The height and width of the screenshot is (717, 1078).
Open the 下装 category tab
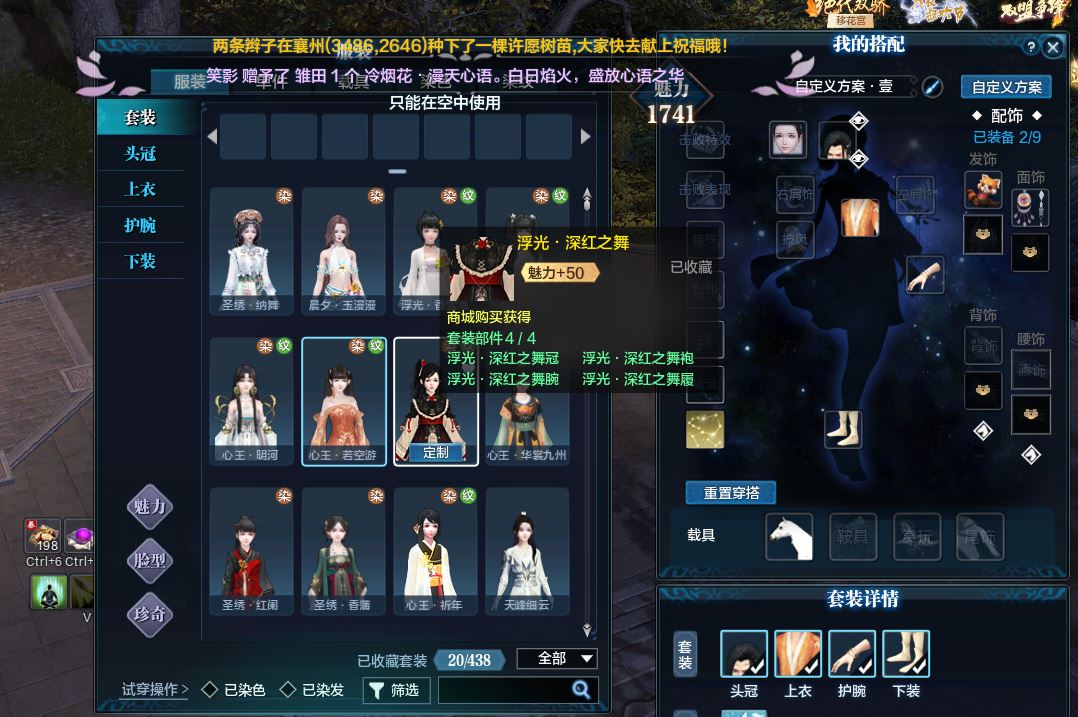click(140, 262)
